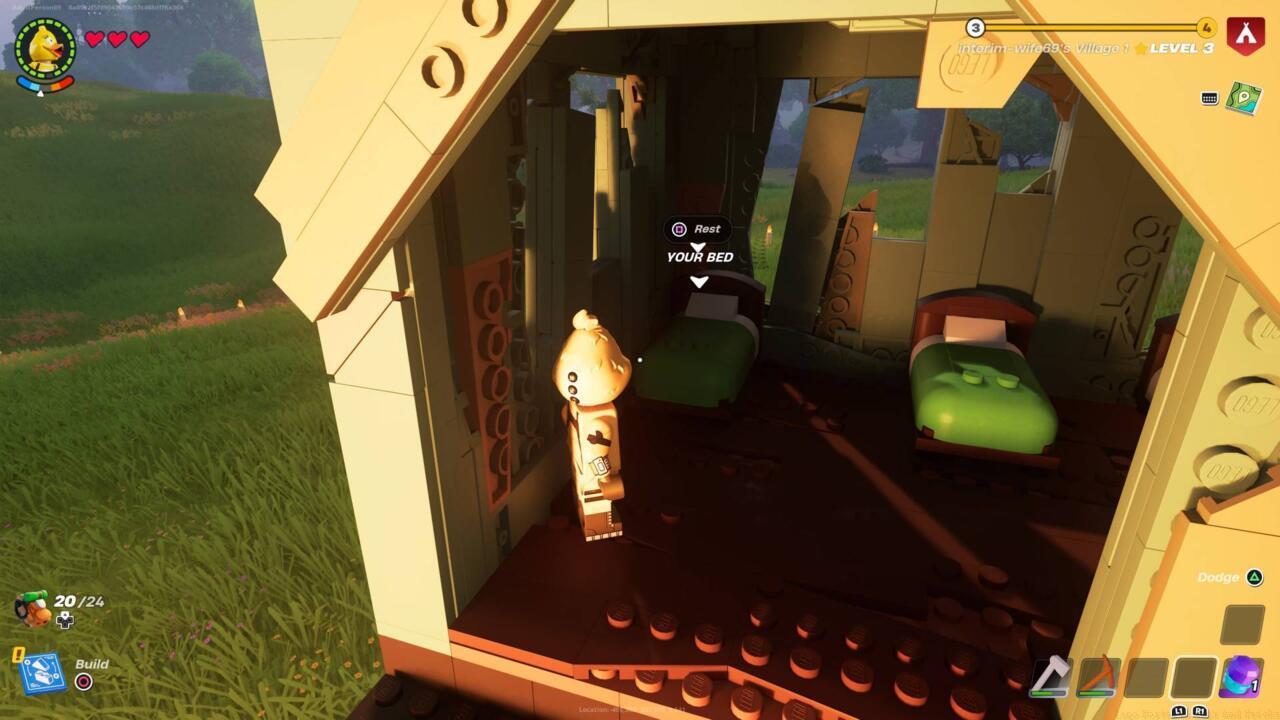Click the duck character portrait
Image resolution: width=1280 pixels, height=720 pixels.
point(45,46)
